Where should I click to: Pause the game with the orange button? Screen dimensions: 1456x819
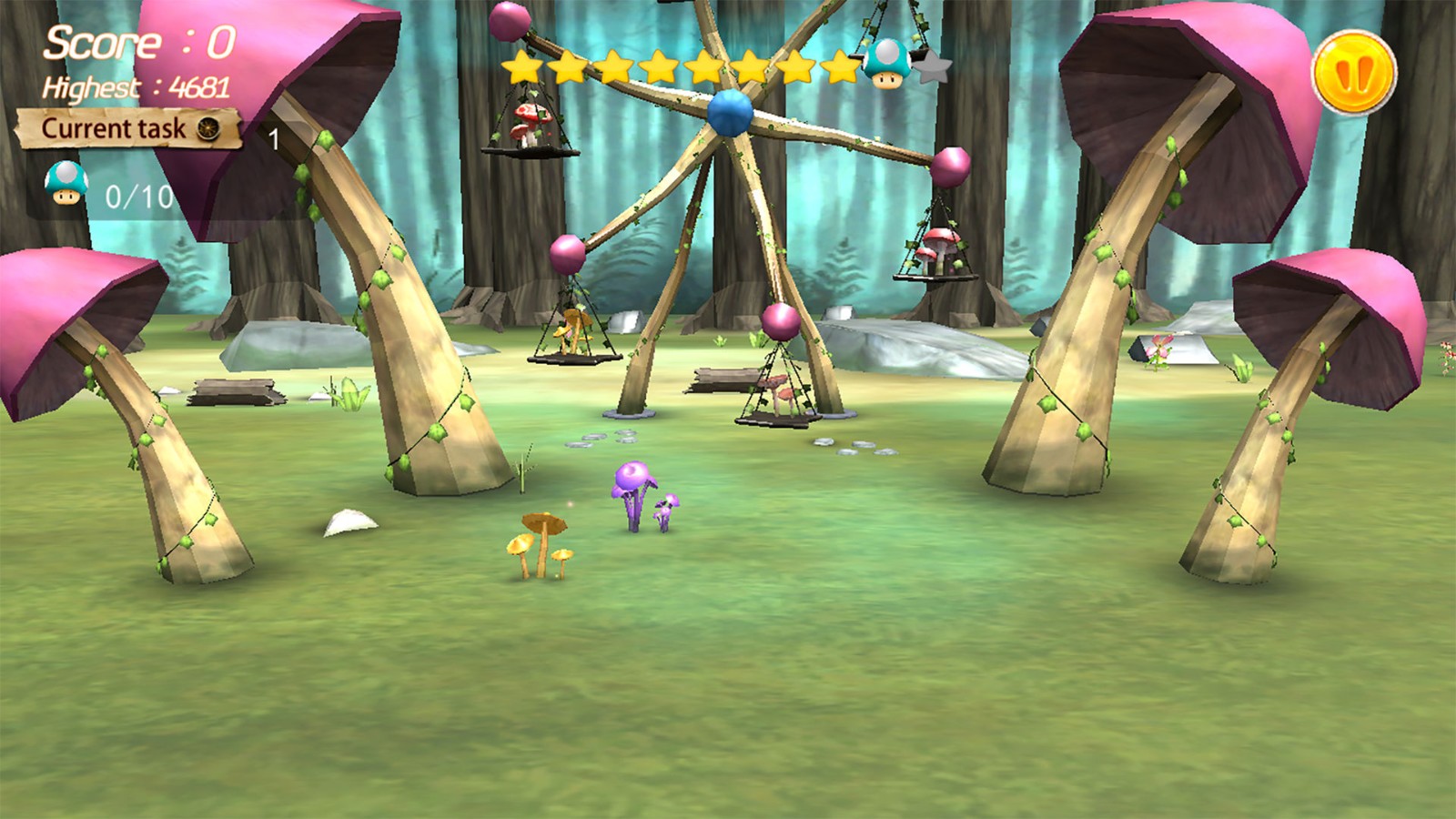(1354, 73)
